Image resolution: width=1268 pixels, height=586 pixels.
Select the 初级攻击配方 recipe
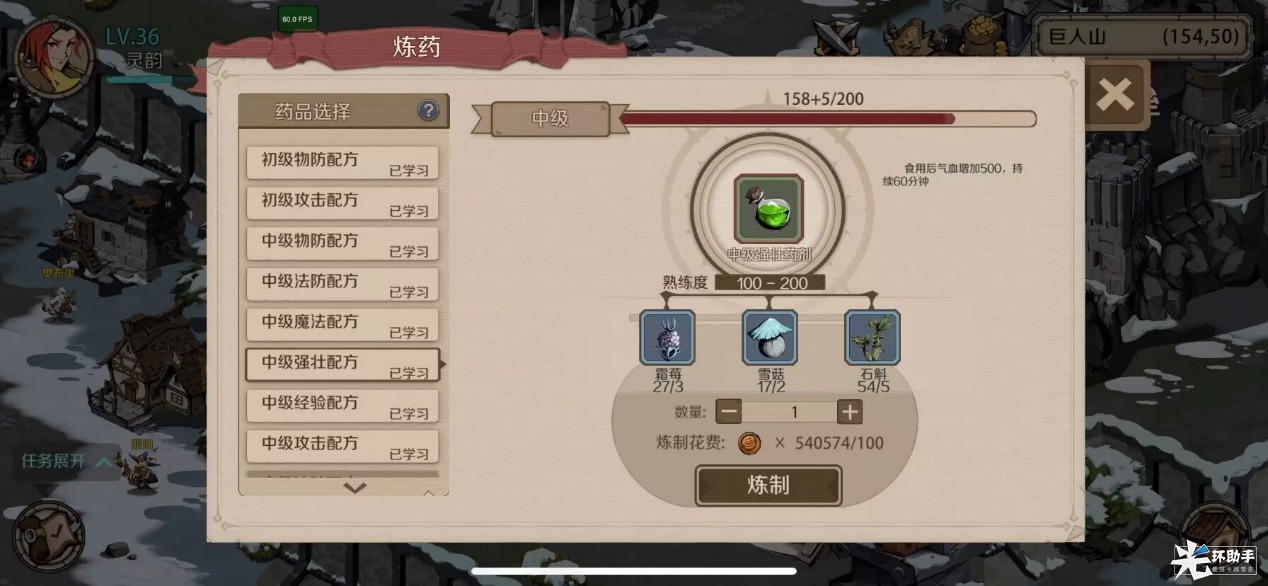click(342, 202)
